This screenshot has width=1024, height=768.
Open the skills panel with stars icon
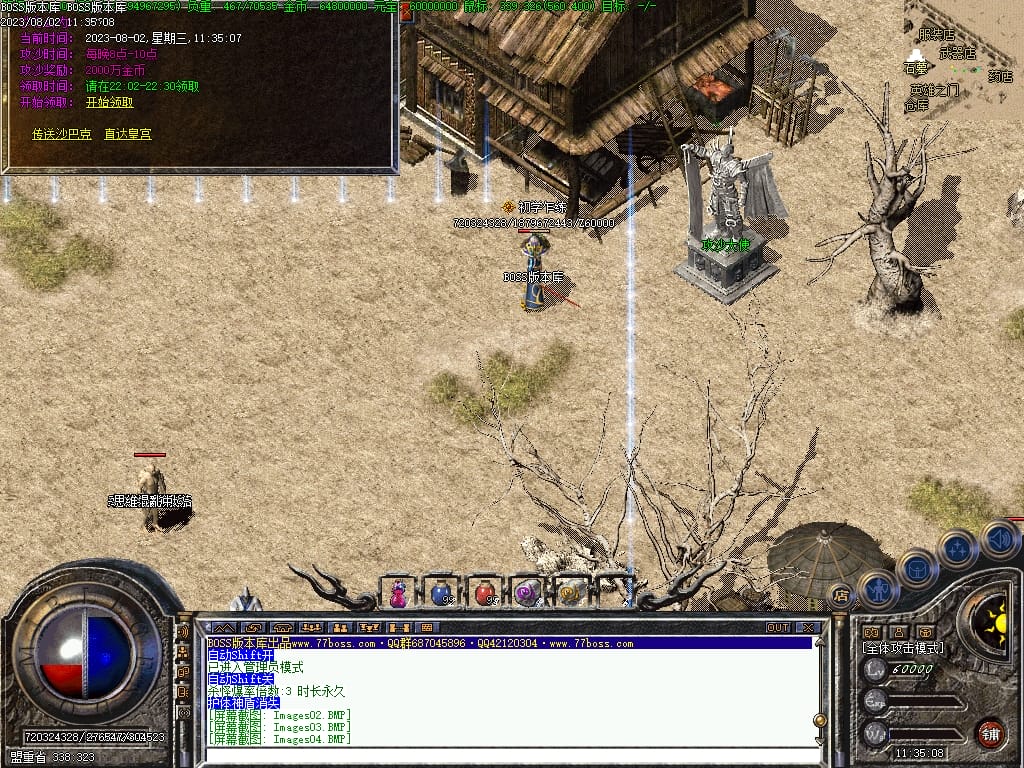(957, 548)
